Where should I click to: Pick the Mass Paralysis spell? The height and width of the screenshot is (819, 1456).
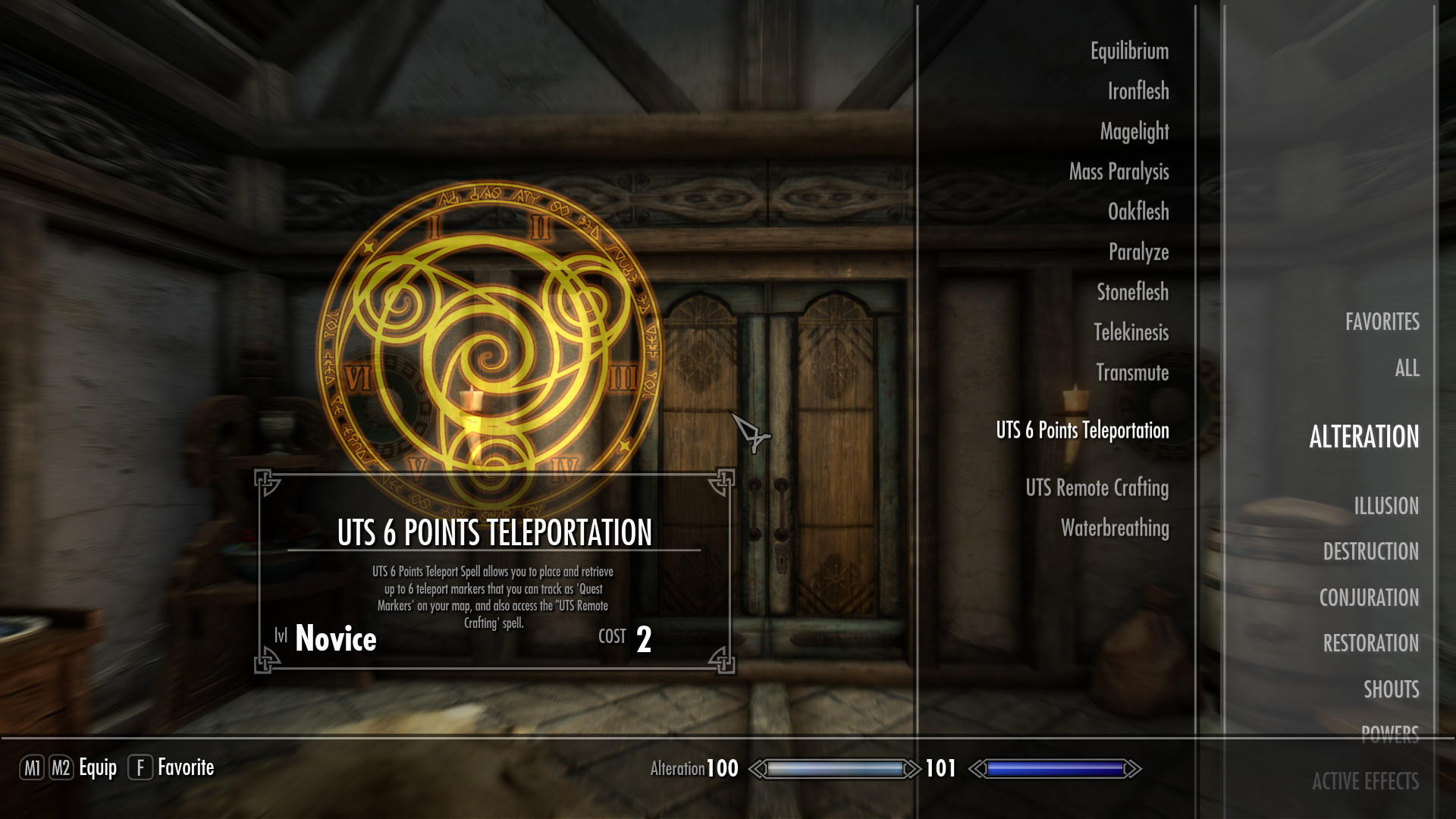coord(1119,172)
